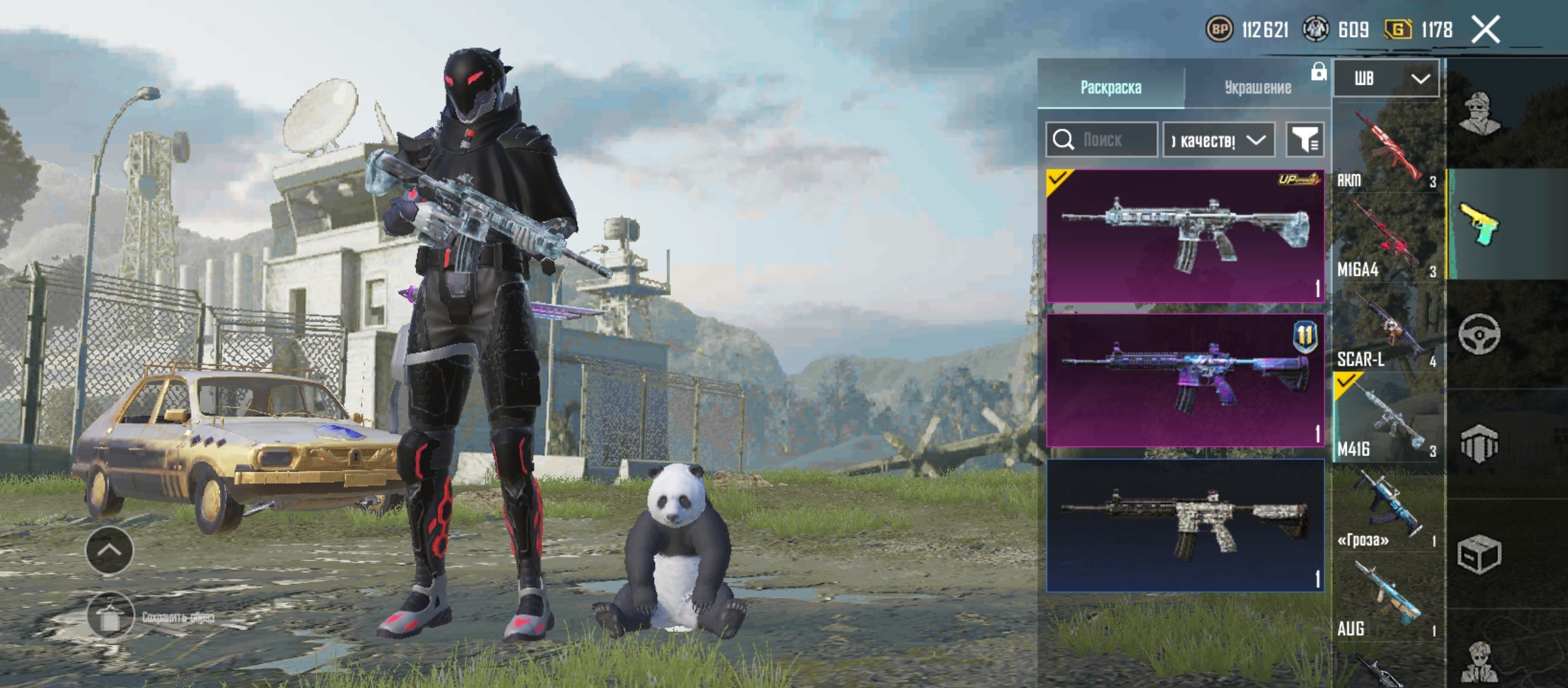Select the icy glacier M416 skin
The height and width of the screenshot is (688, 1568).
point(1185,236)
